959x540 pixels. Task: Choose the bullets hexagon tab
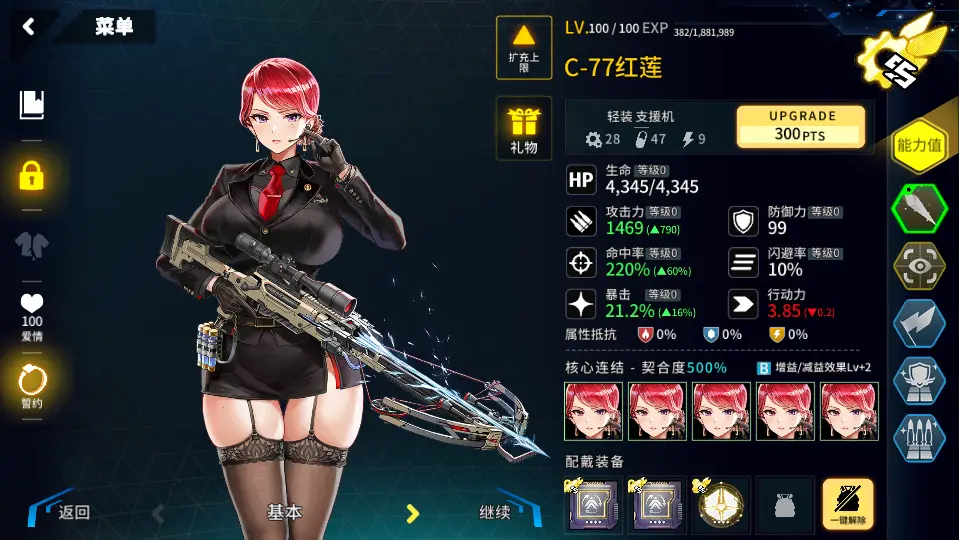point(918,437)
